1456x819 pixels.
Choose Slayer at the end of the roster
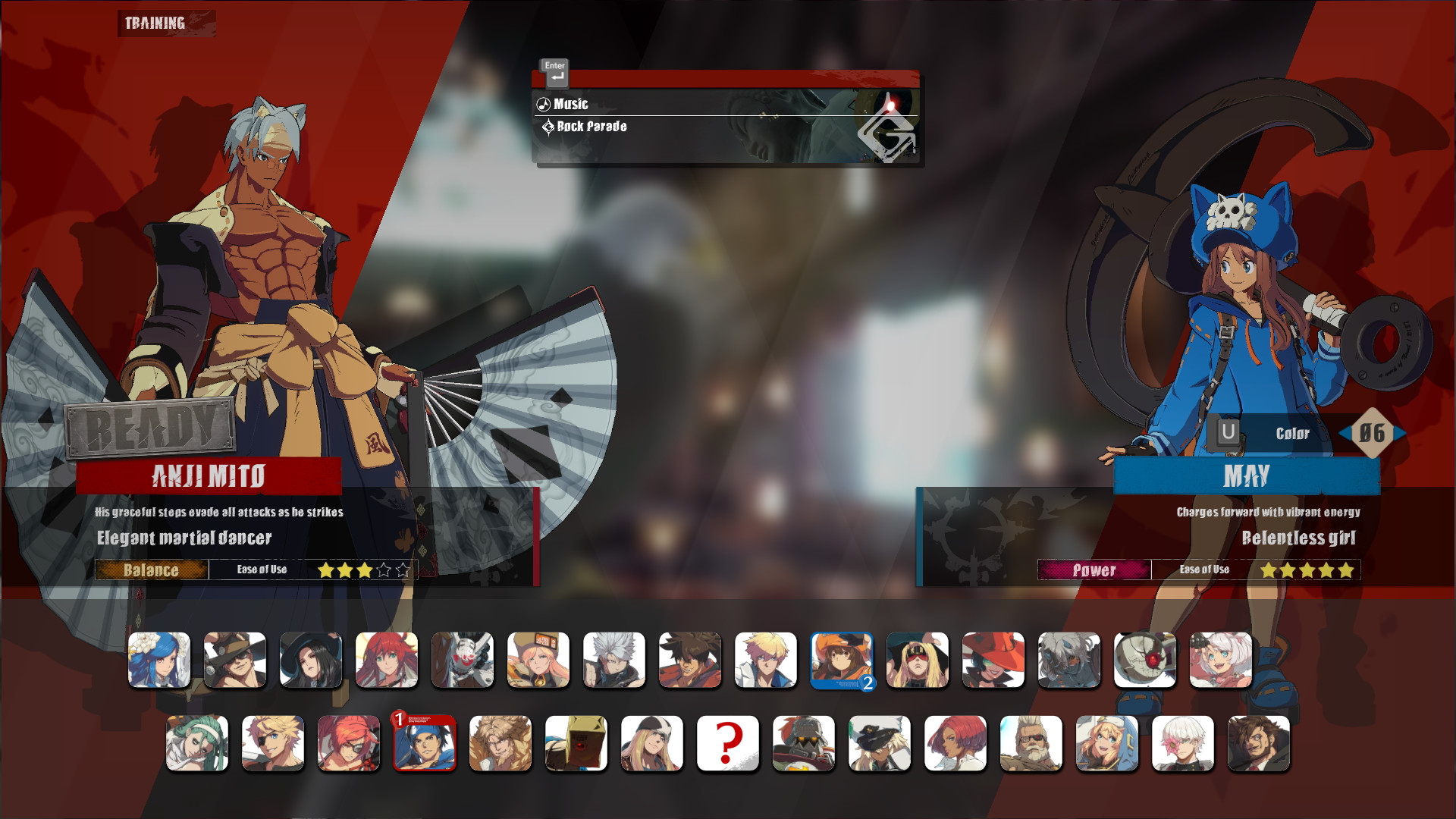point(1259,743)
